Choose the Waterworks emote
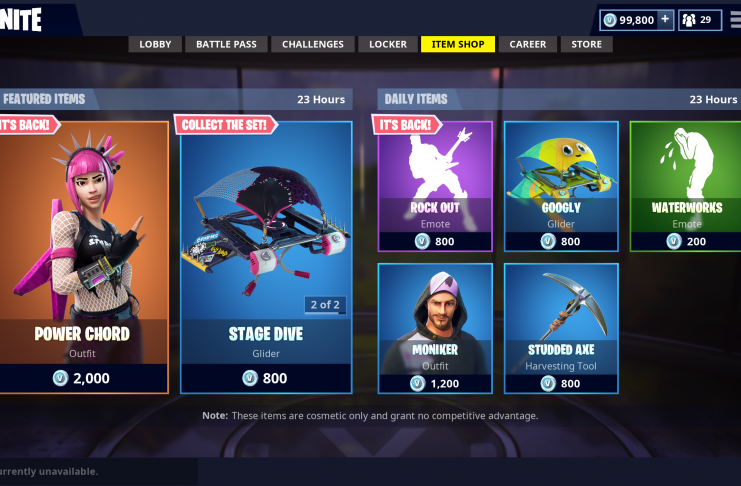Viewport: 741px width, 486px height. (x=686, y=186)
